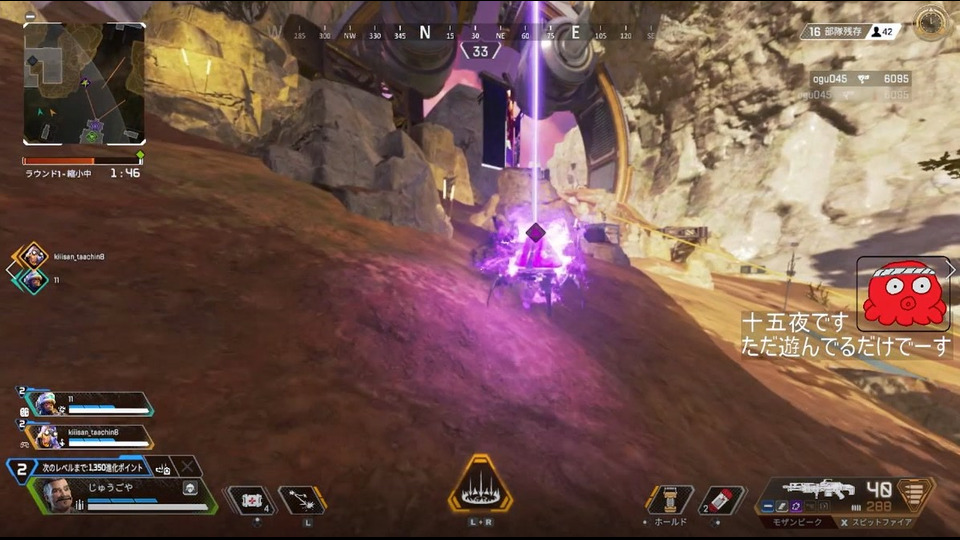Screen dimensions: 960x540
Task: Click the heavy ammo type emblem
Action: click(x=915, y=495)
